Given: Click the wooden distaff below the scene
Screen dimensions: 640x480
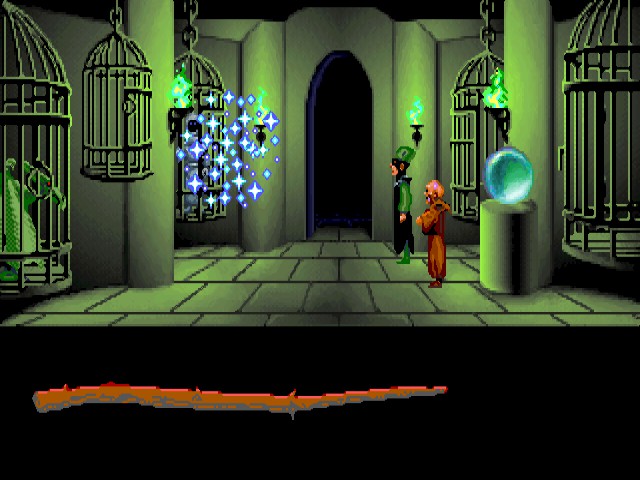Looking at the screenshot, I should point(240,398).
